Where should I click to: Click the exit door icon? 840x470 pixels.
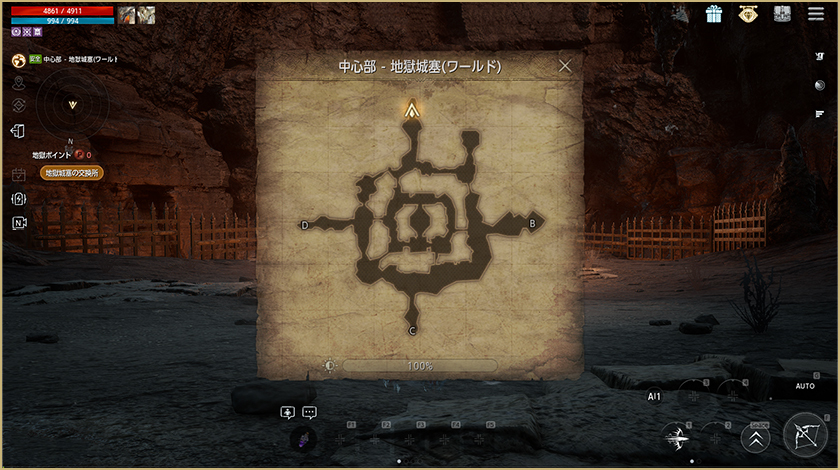coord(18,131)
